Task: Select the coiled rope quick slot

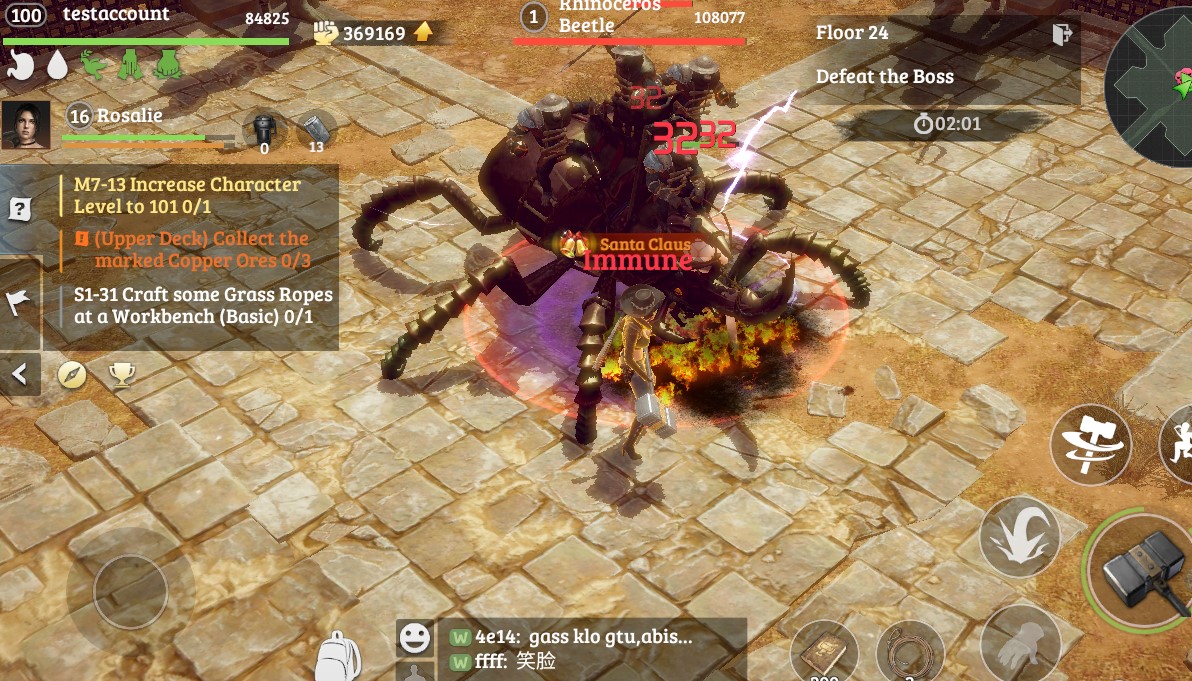Action: [x=910, y=656]
